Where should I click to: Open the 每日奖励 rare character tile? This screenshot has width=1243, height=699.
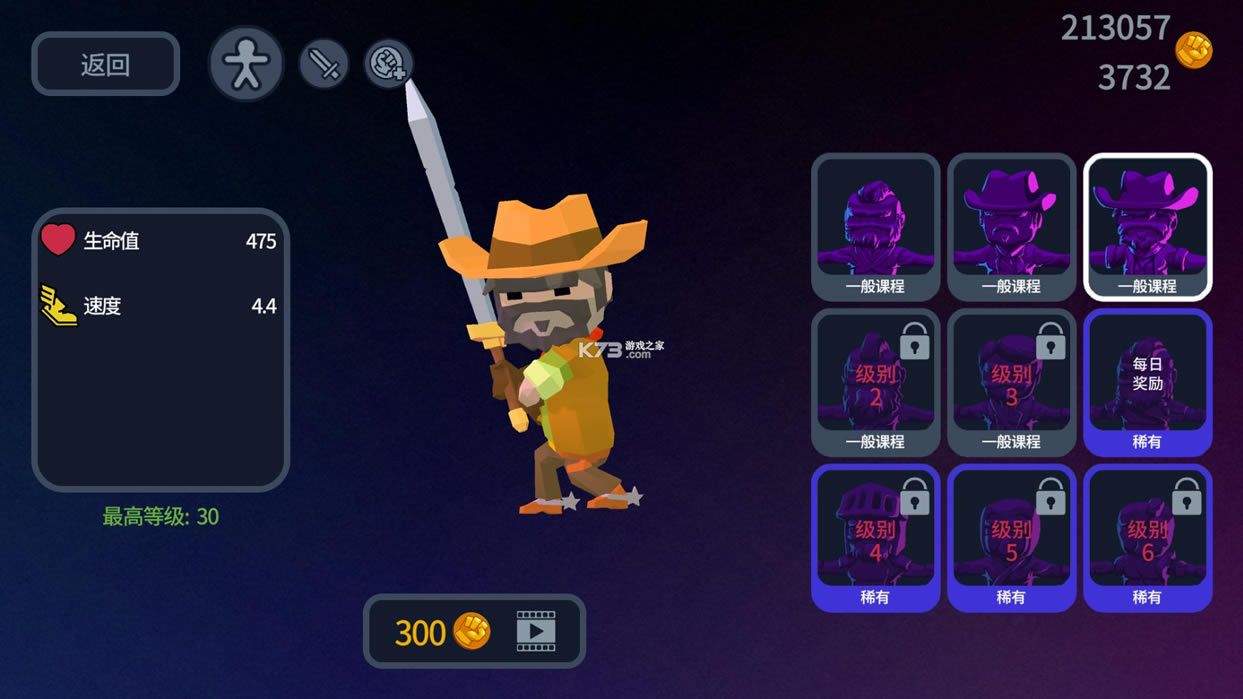[1147, 382]
